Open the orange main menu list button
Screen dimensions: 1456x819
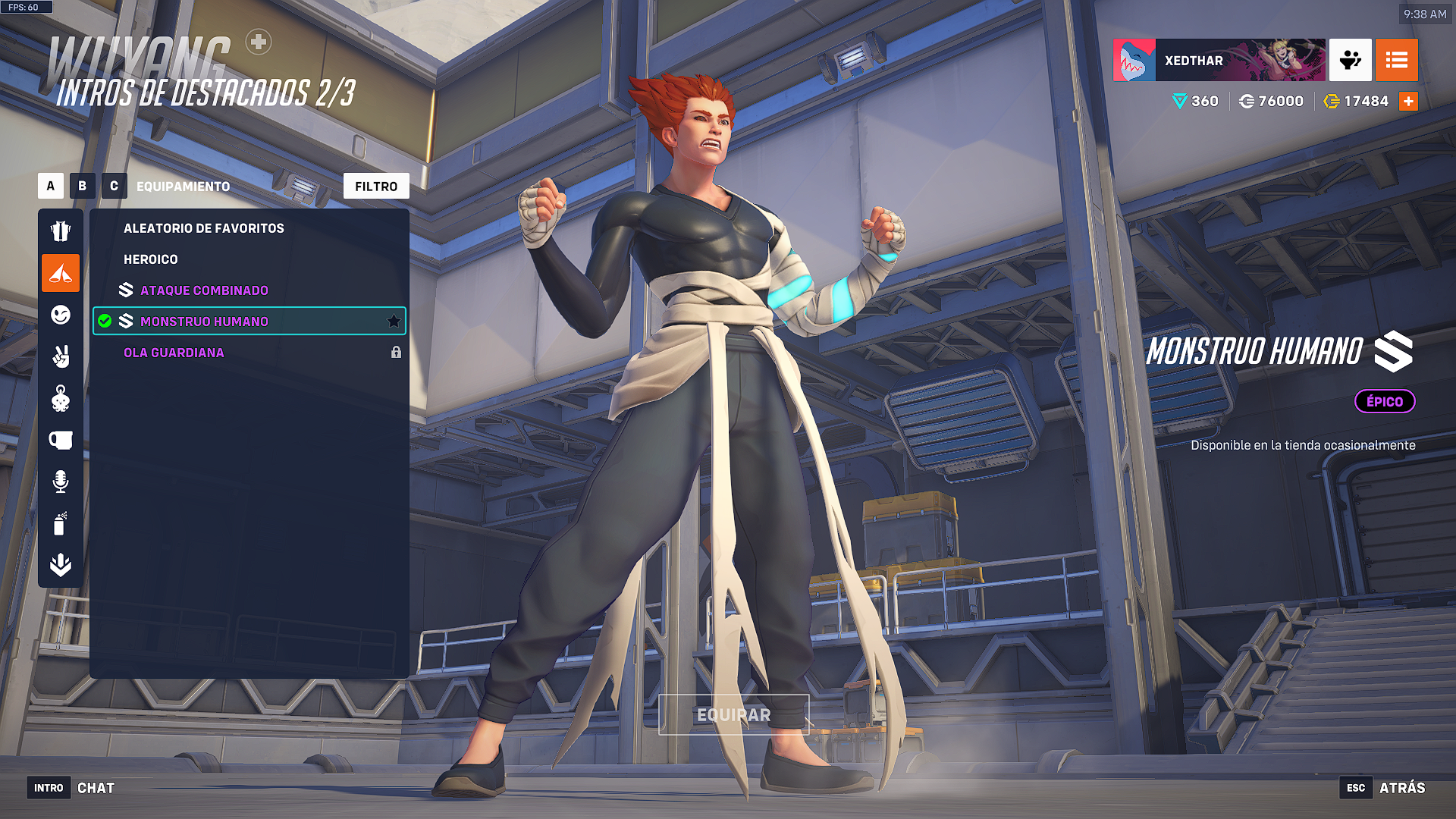point(1396,60)
